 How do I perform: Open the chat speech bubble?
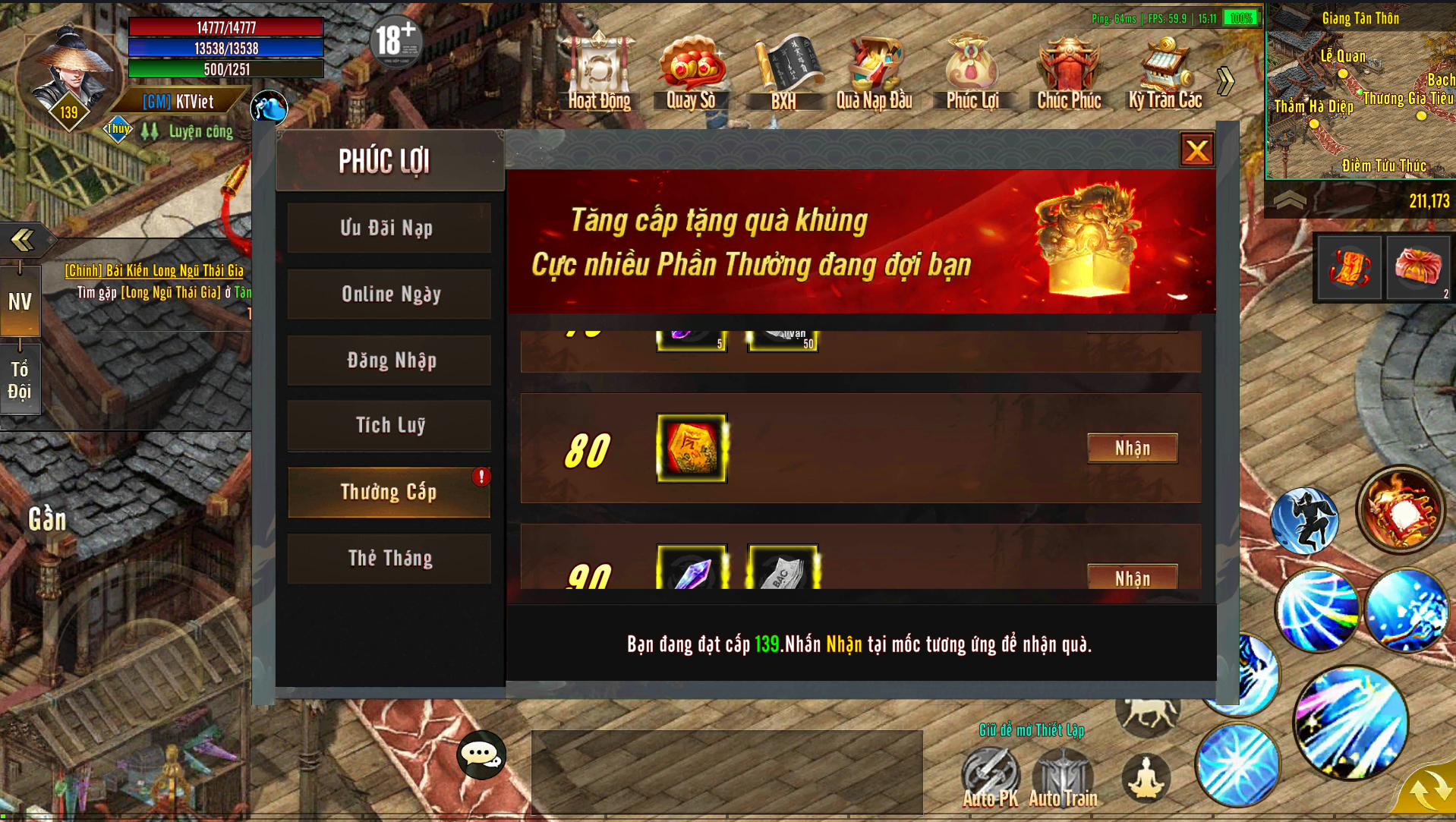tap(481, 754)
